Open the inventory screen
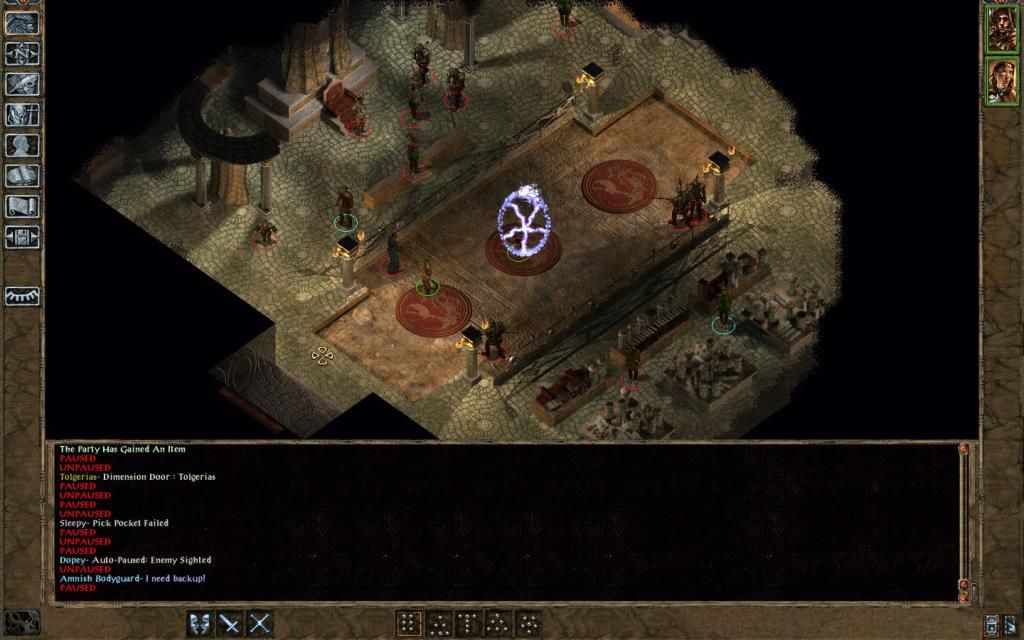 22,115
